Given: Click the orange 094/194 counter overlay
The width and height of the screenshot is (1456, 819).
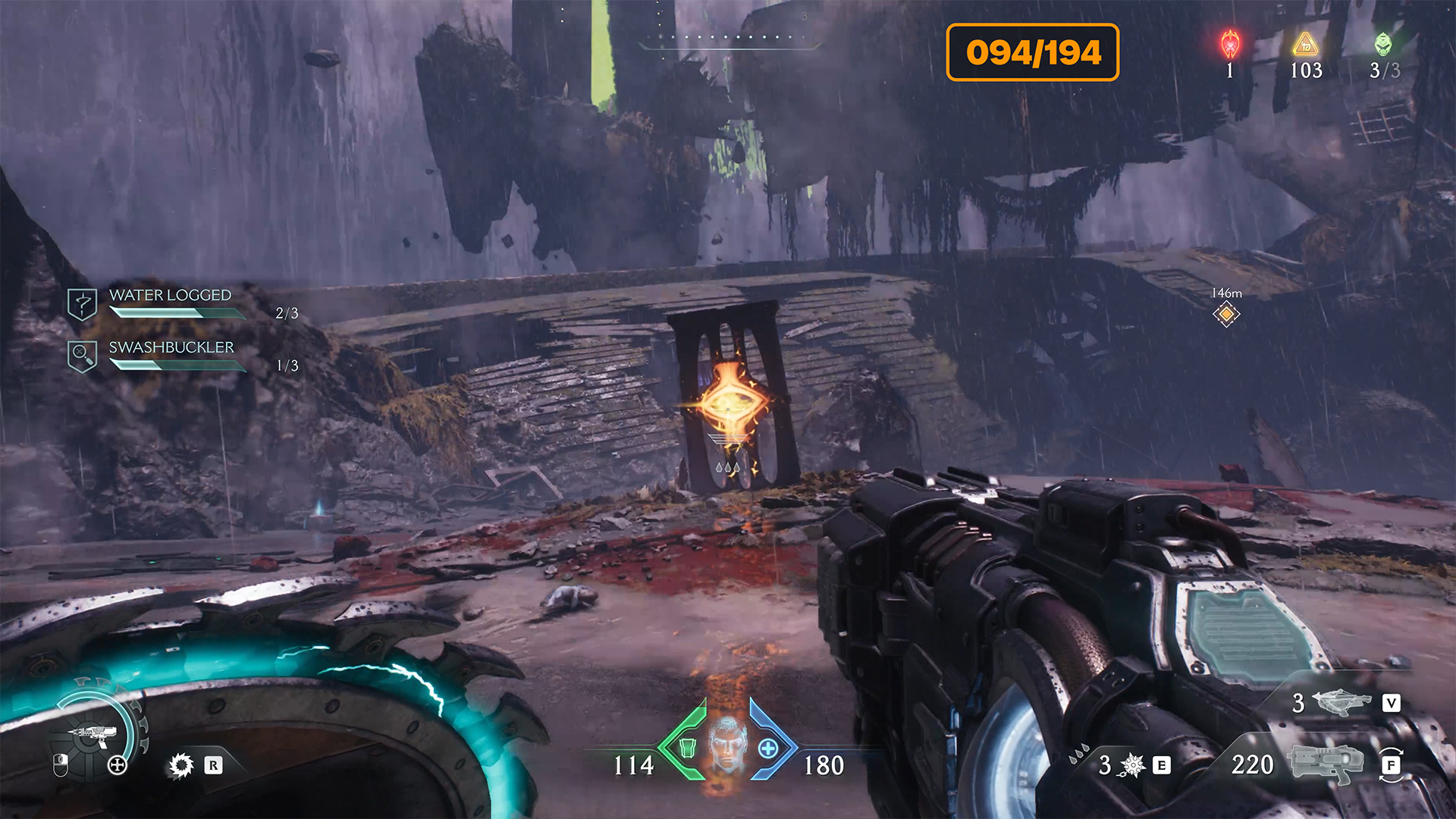Looking at the screenshot, I should pyautogui.click(x=1032, y=52).
